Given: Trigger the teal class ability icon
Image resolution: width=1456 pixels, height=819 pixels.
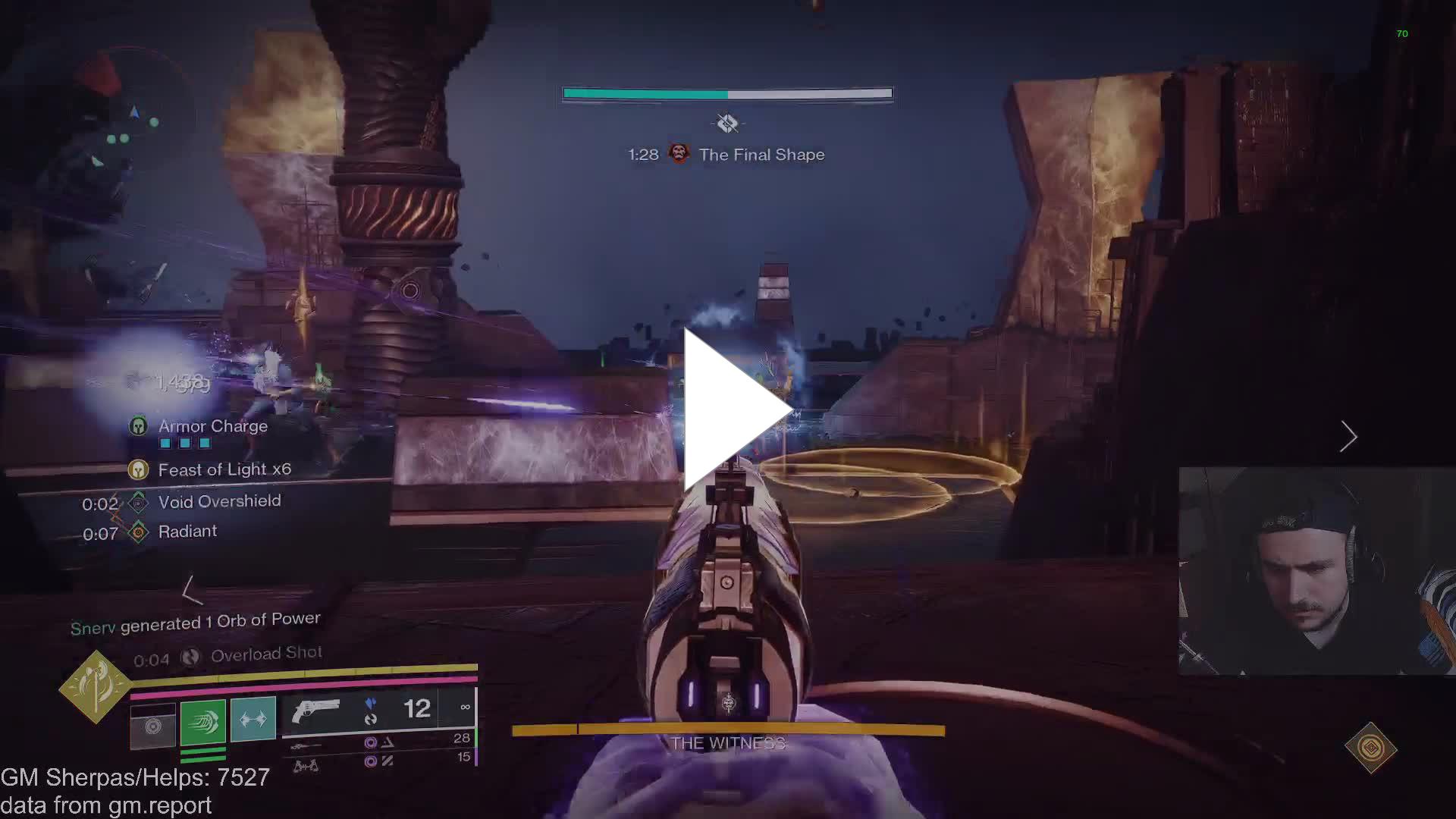Looking at the screenshot, I should (x=253, y=718).
